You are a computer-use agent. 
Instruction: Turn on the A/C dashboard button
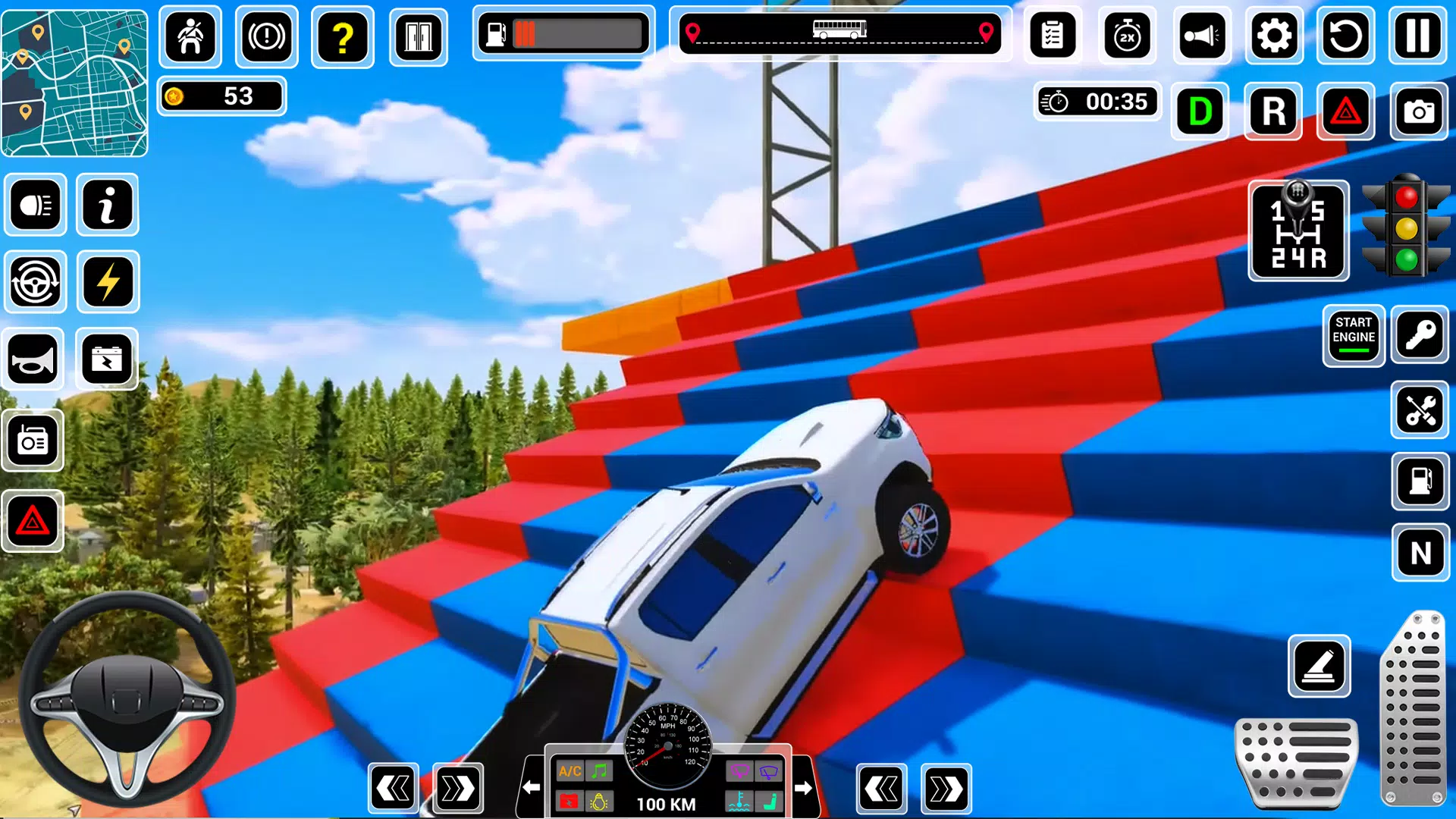[570, 771]
